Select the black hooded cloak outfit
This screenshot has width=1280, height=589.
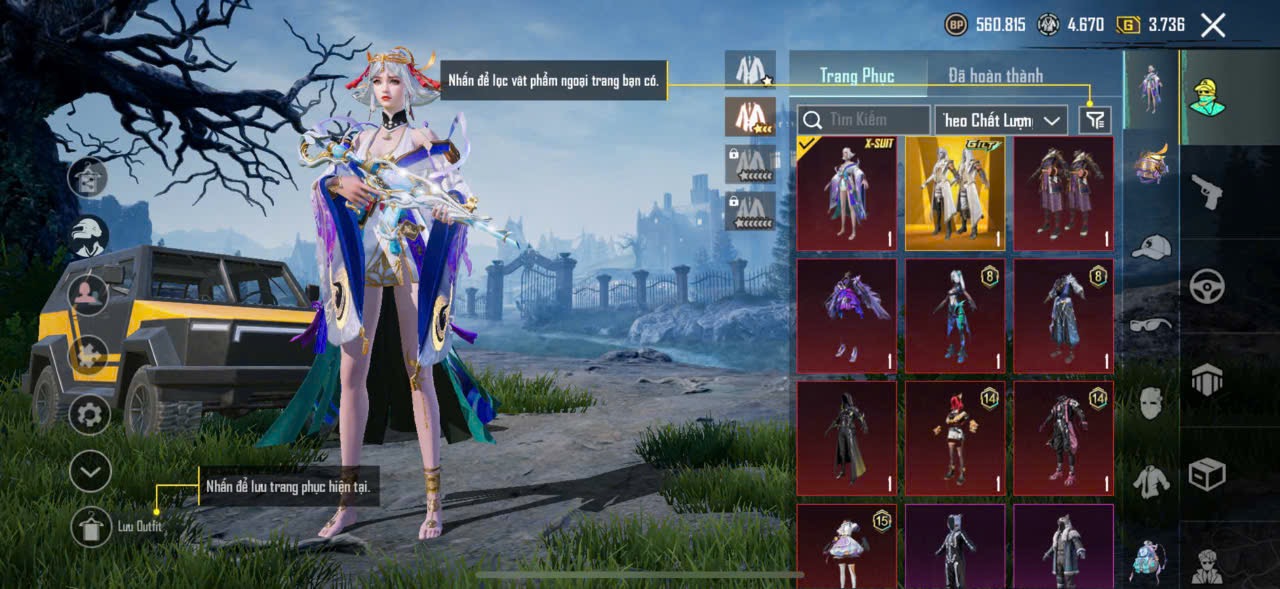846,438
